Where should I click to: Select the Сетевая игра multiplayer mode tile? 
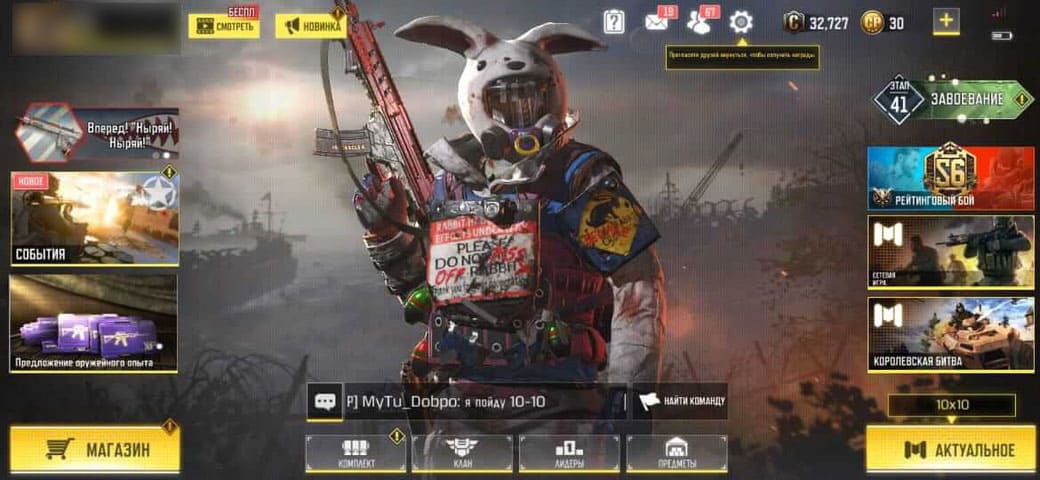click(x=950, y=252)
